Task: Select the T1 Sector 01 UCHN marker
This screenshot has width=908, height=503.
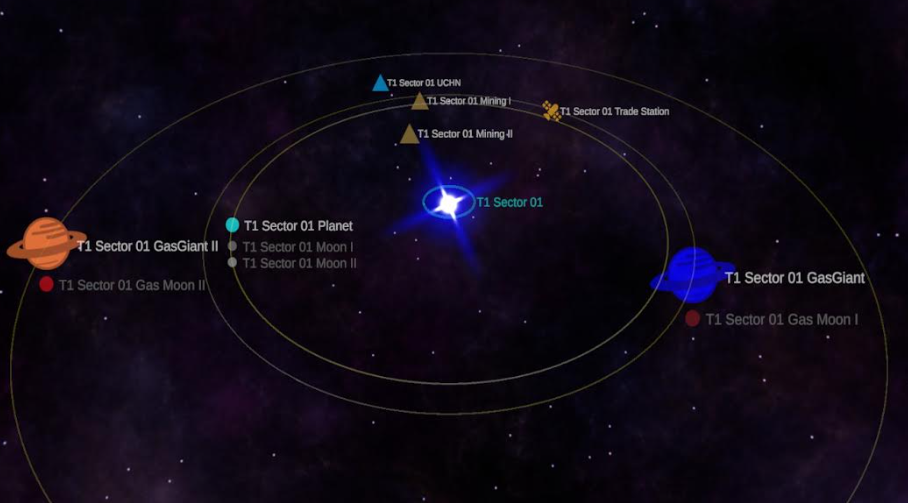Action: tap(380, 83)
